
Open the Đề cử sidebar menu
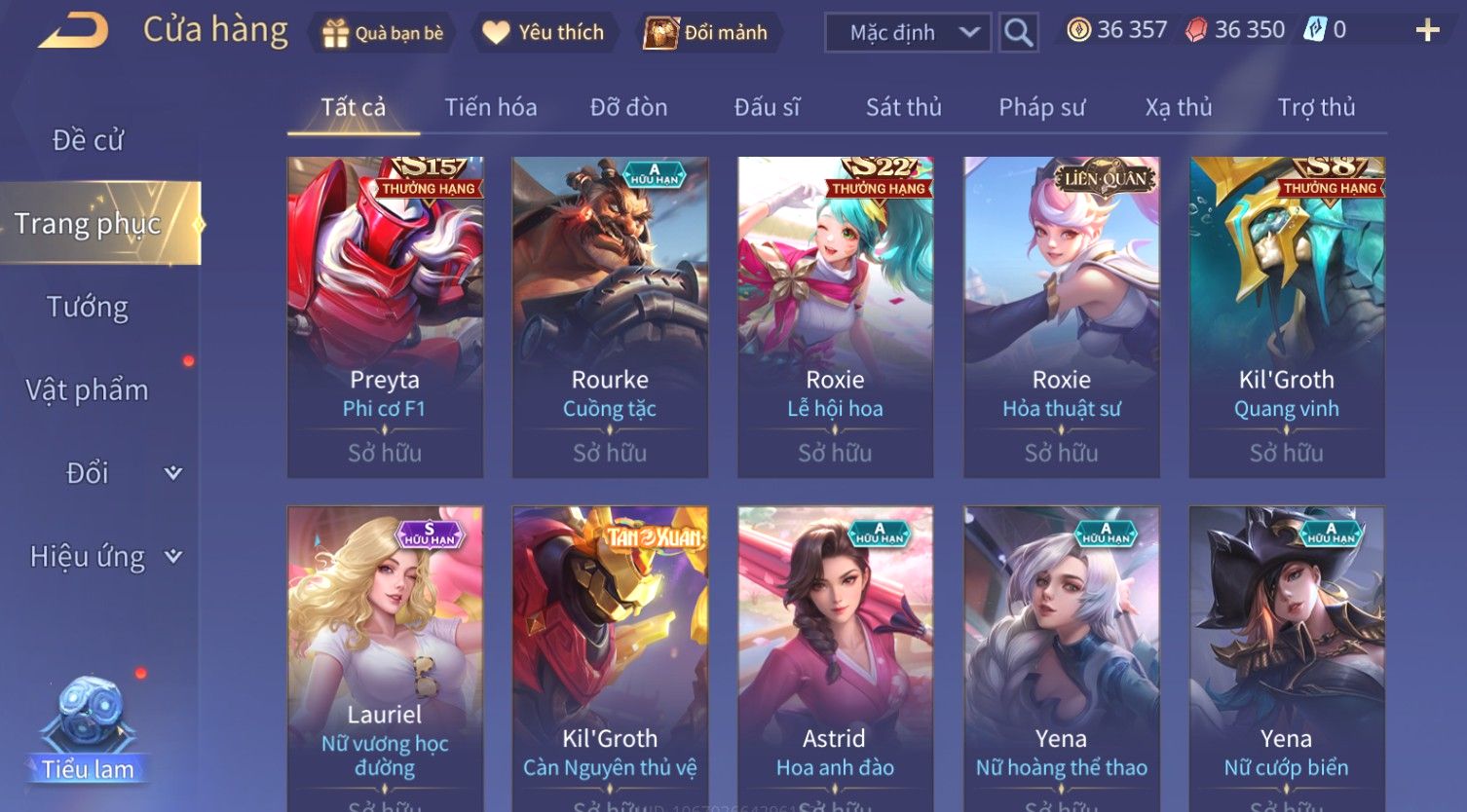pos(88,140)
